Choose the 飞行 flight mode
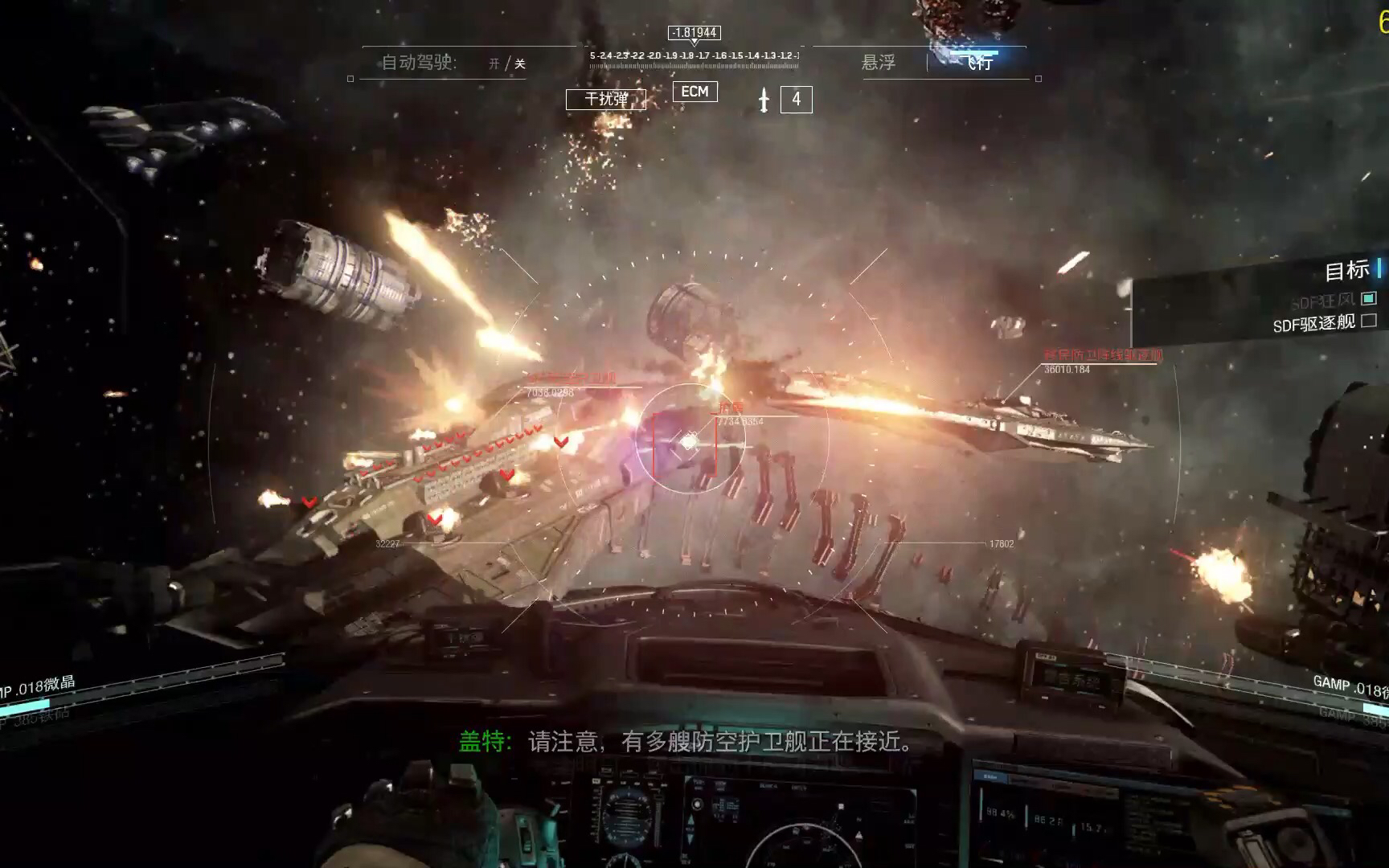Viewport: 1389px width, 868px height. (979, 62)
